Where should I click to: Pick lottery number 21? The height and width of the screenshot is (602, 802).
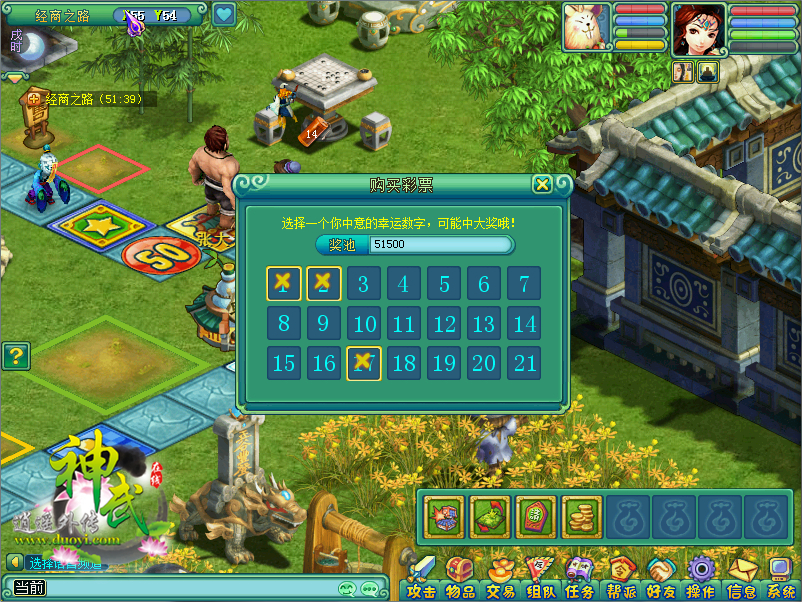point(523,363)
